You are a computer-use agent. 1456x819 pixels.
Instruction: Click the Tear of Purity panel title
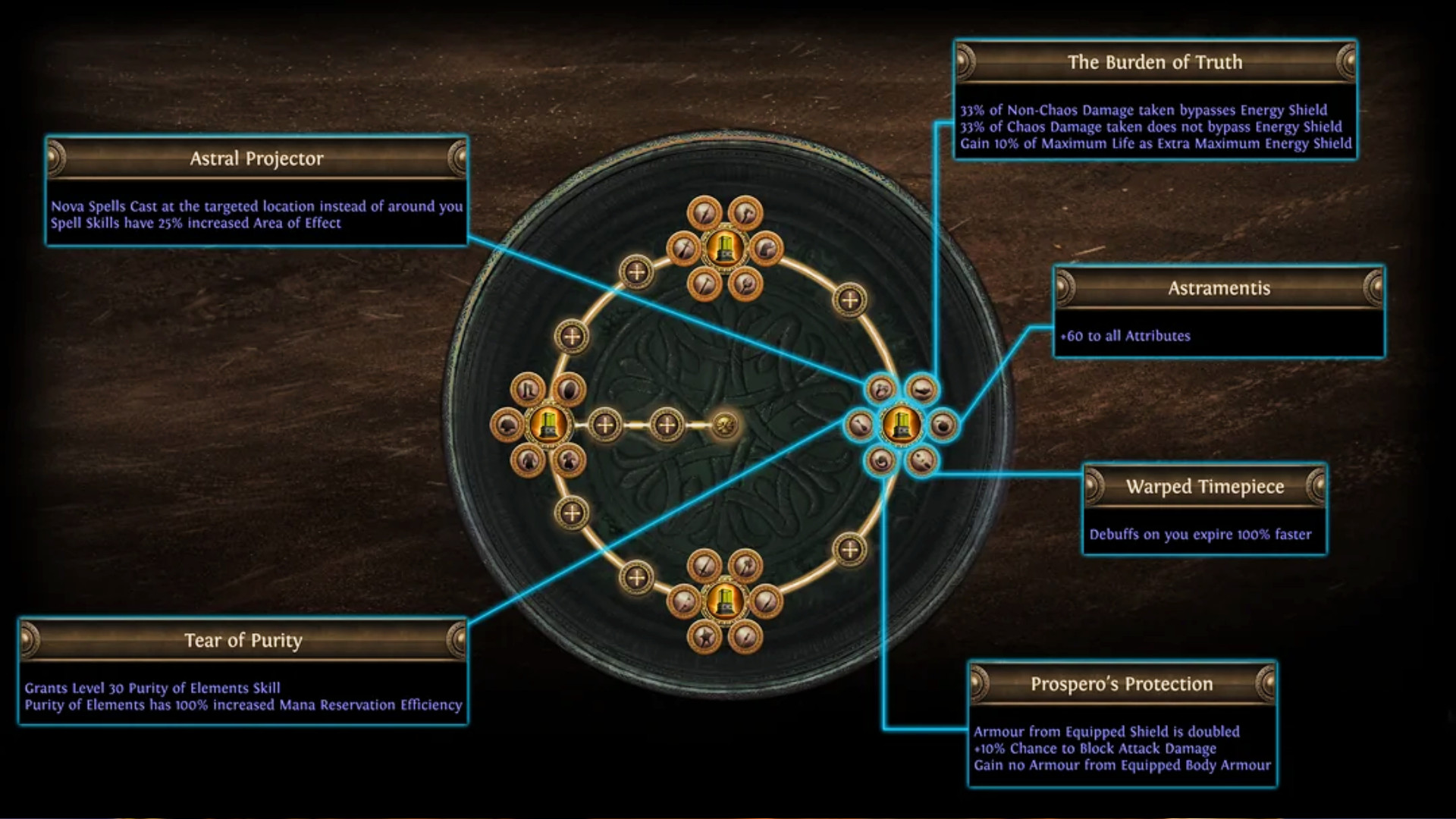[x=243, y=640]
